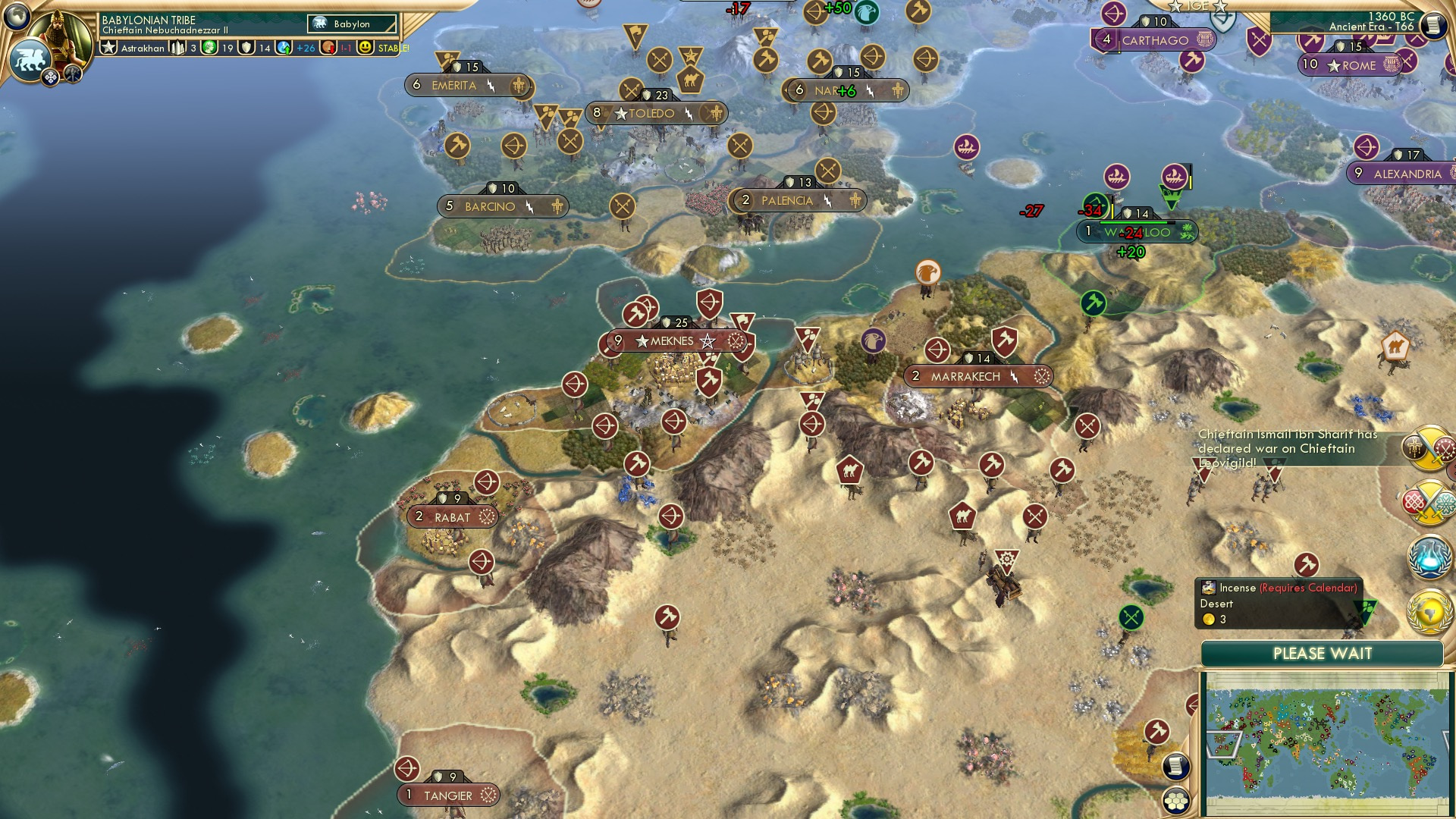
Task: Toggle strategic view with the globe button
Action: (x=17, y=16)
